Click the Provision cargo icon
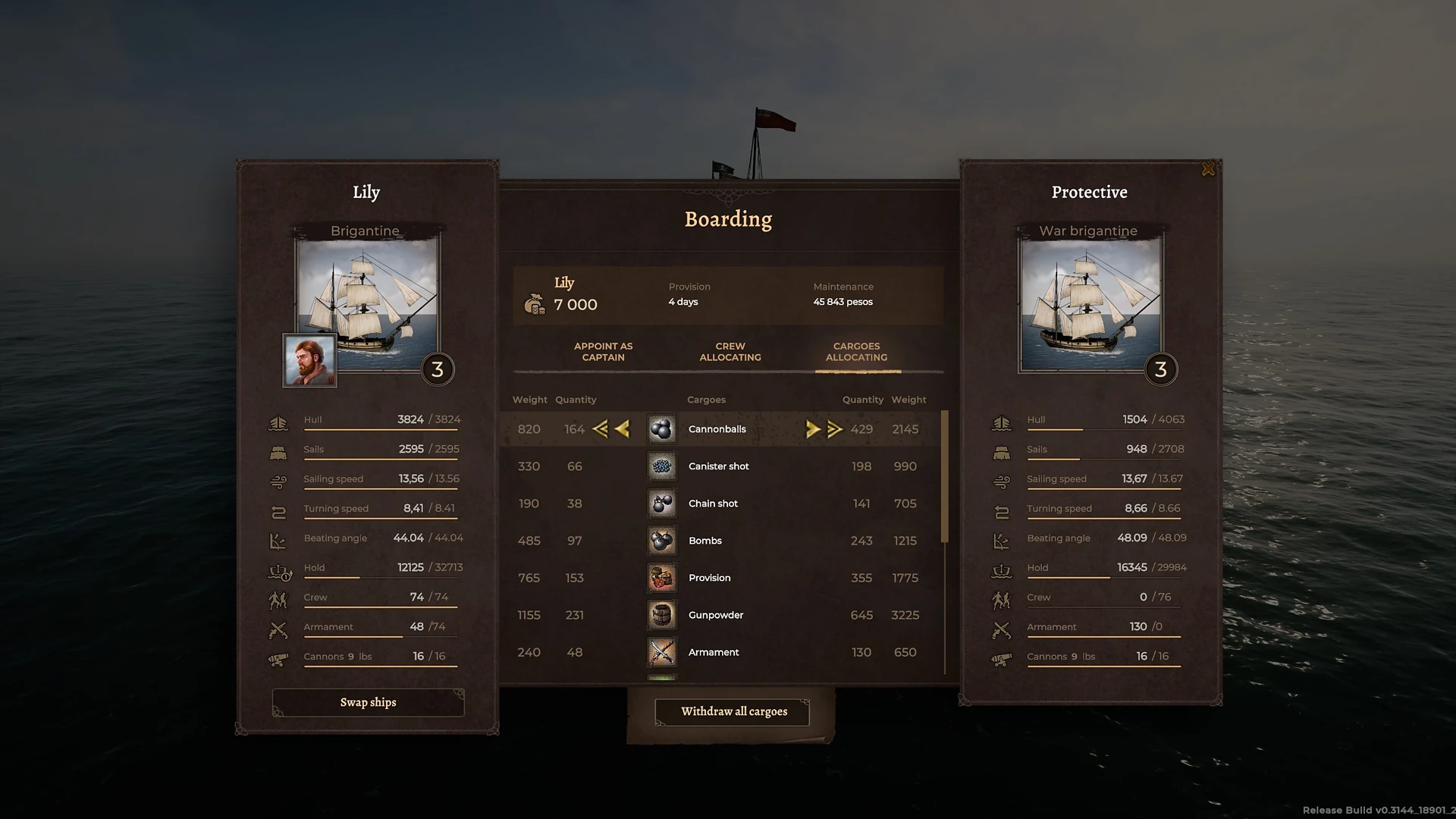 [661, 577]
